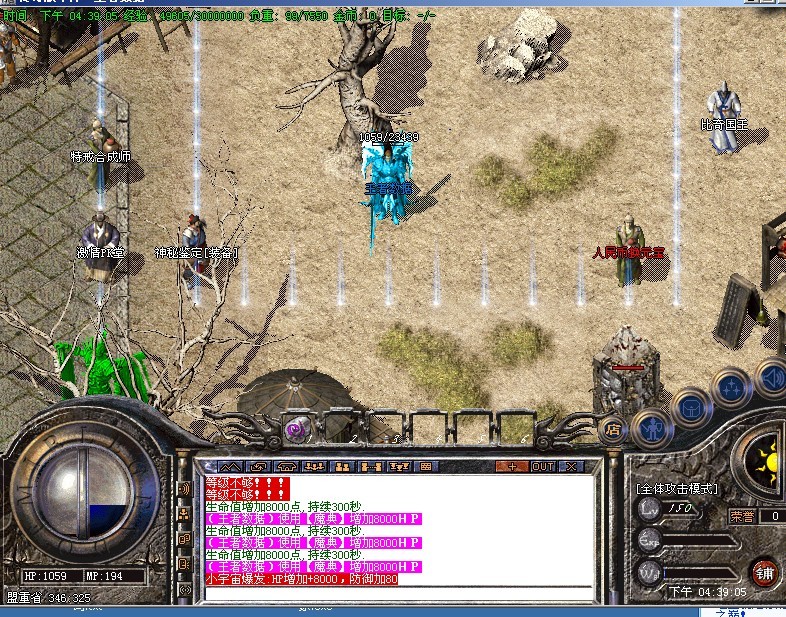This screenshot has width=786, height=617.
Task: Click the 全体攻击模式 attack mode label
Action: (x=678, y=489)
